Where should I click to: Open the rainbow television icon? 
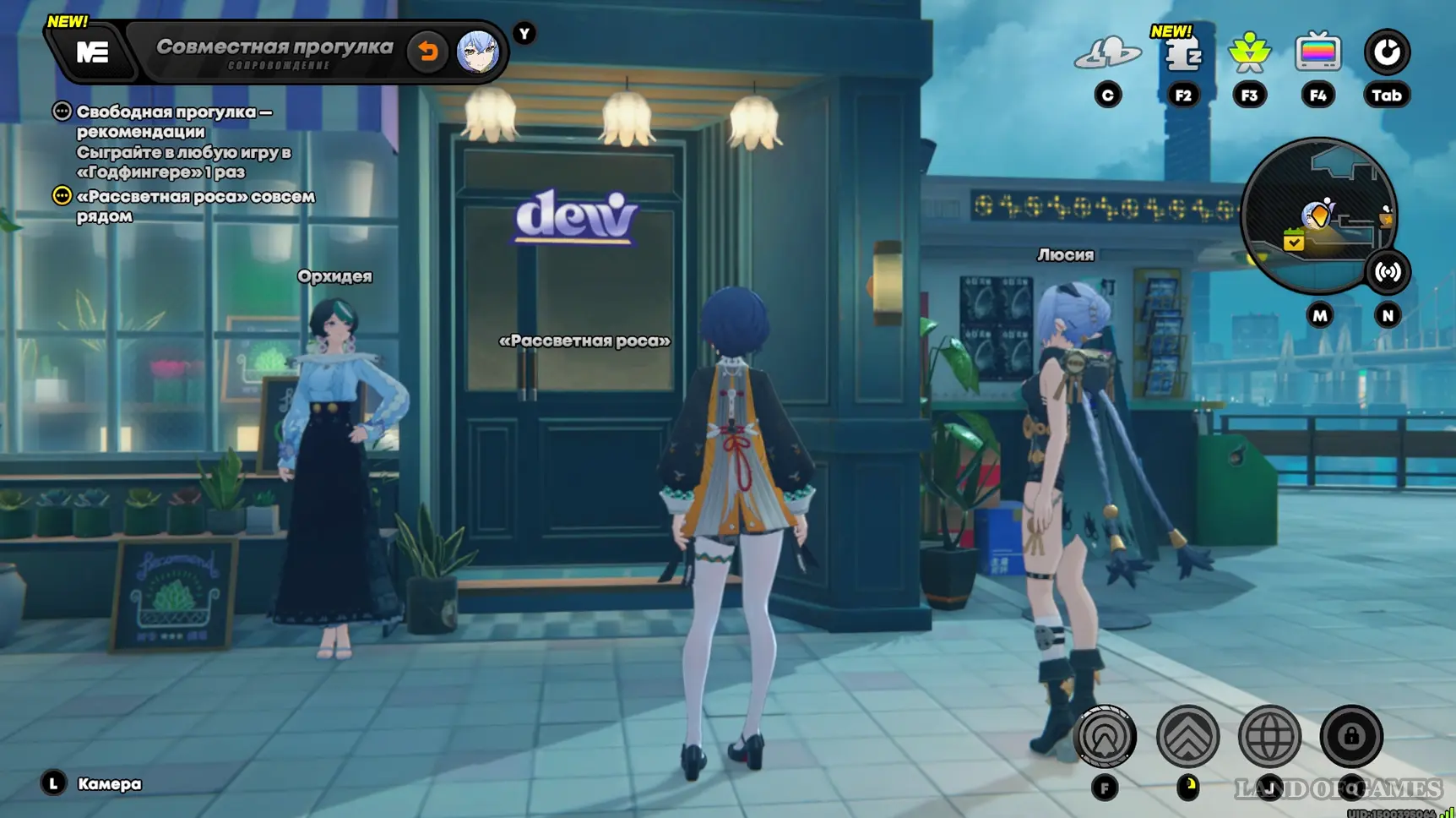[x=1317, y=53]
